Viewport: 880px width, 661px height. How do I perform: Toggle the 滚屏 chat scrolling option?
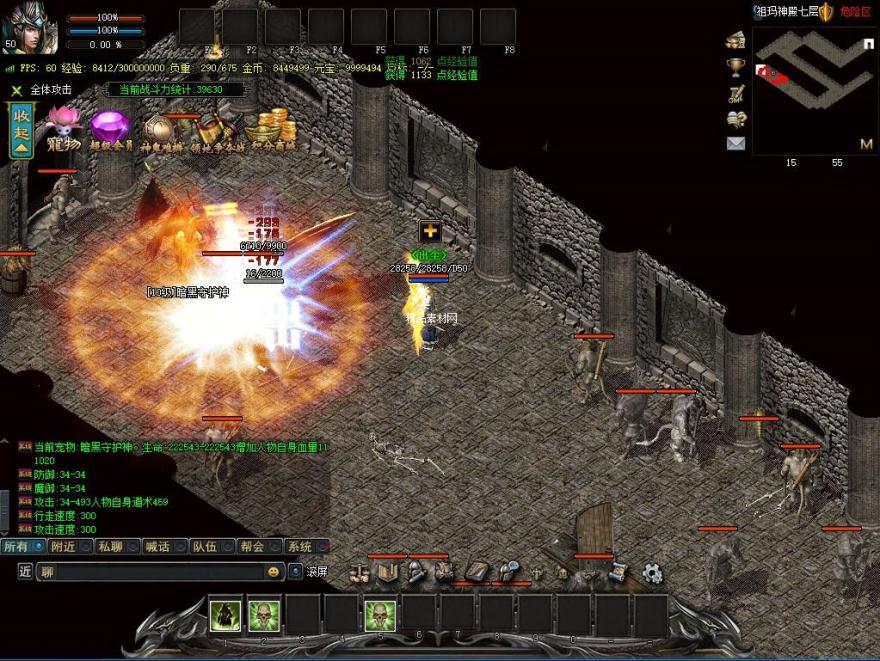point(296,572)
